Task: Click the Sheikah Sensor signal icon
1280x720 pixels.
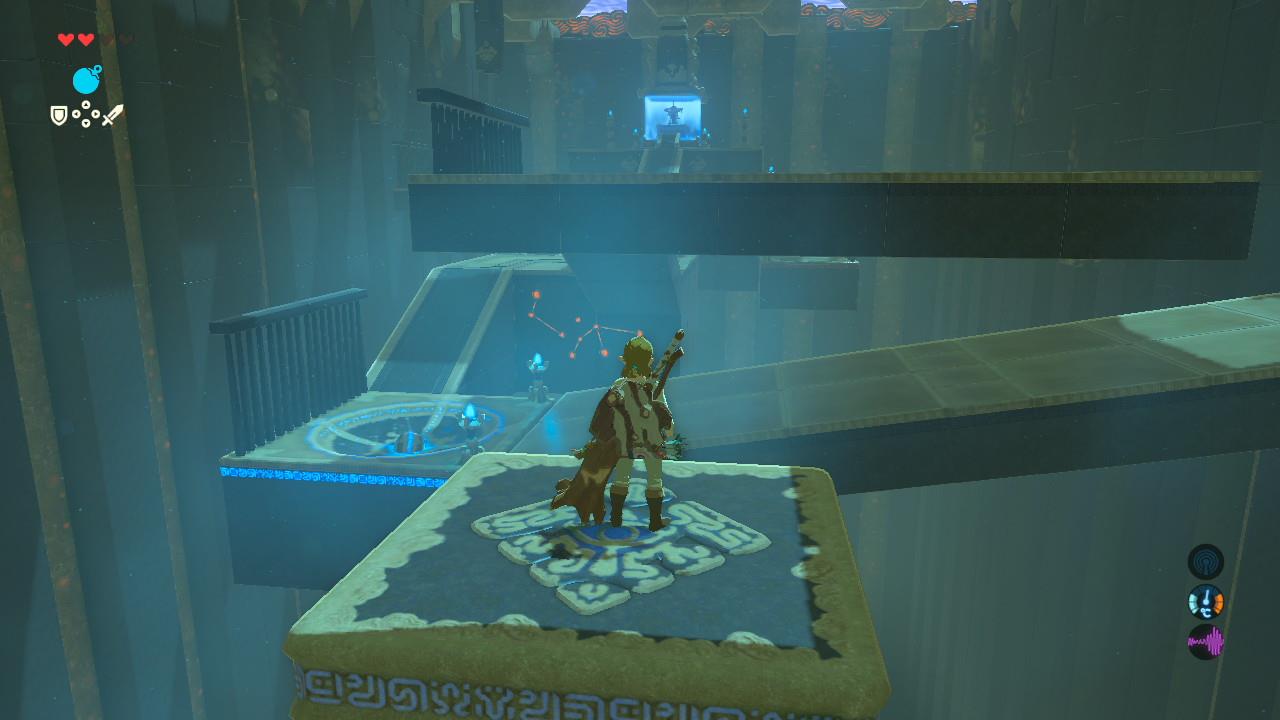Action: click(x=1205, y=561)
